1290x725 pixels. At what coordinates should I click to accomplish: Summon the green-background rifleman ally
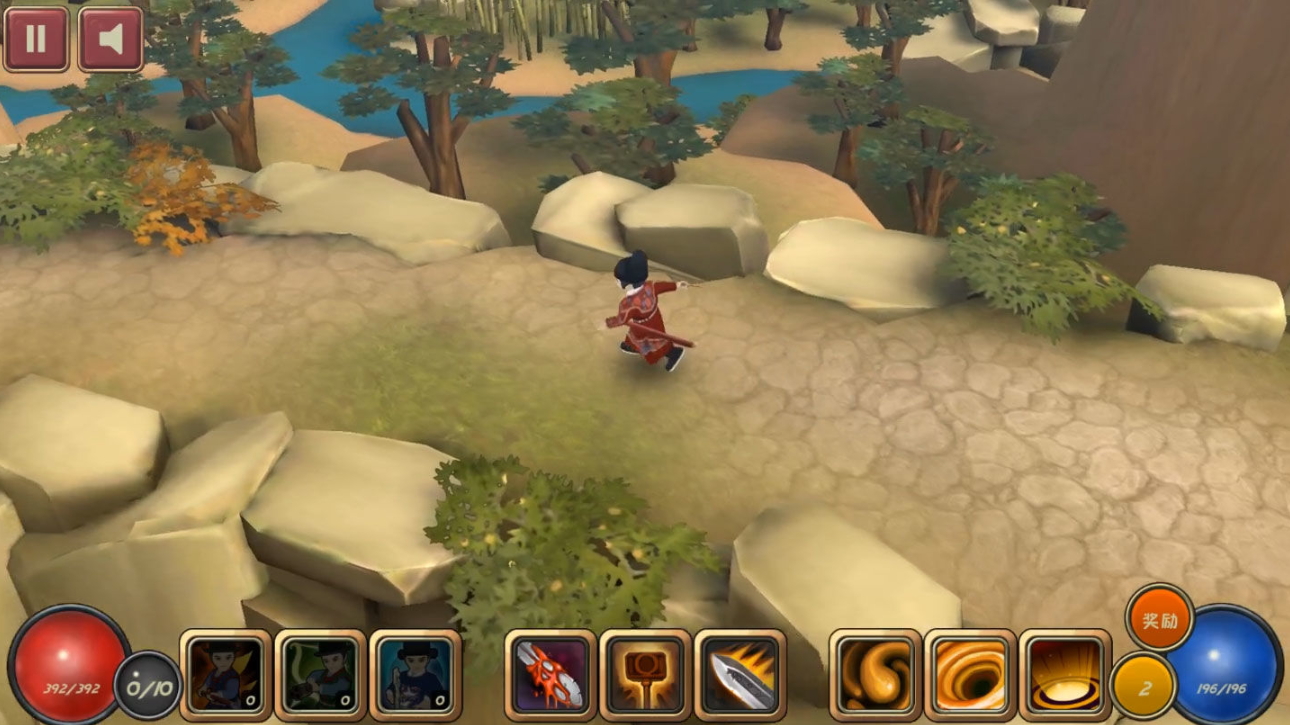320,675
